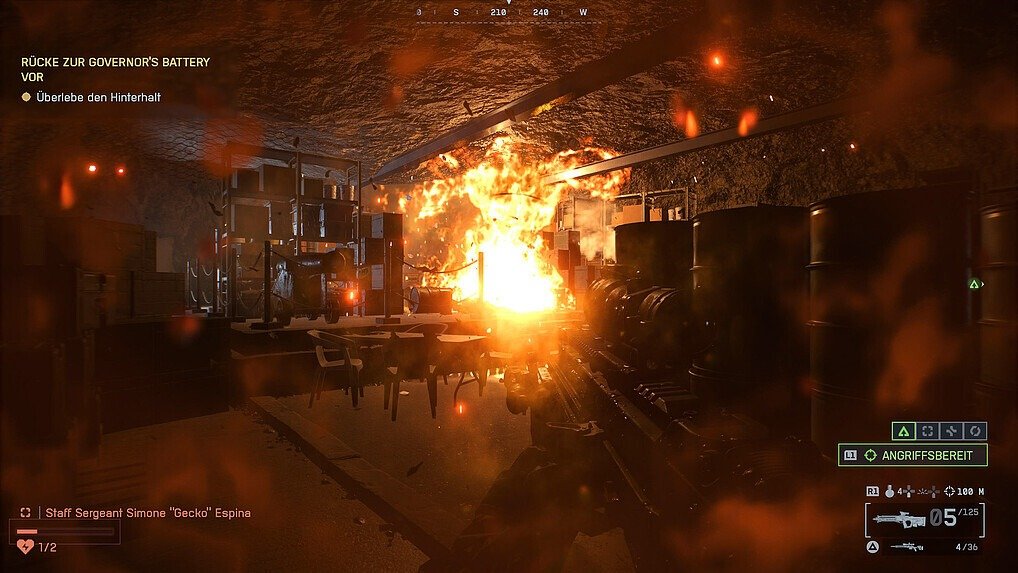The image size is (1018, 573).
Task: Select the curved link squad command icon
Action: click(952, 431)
